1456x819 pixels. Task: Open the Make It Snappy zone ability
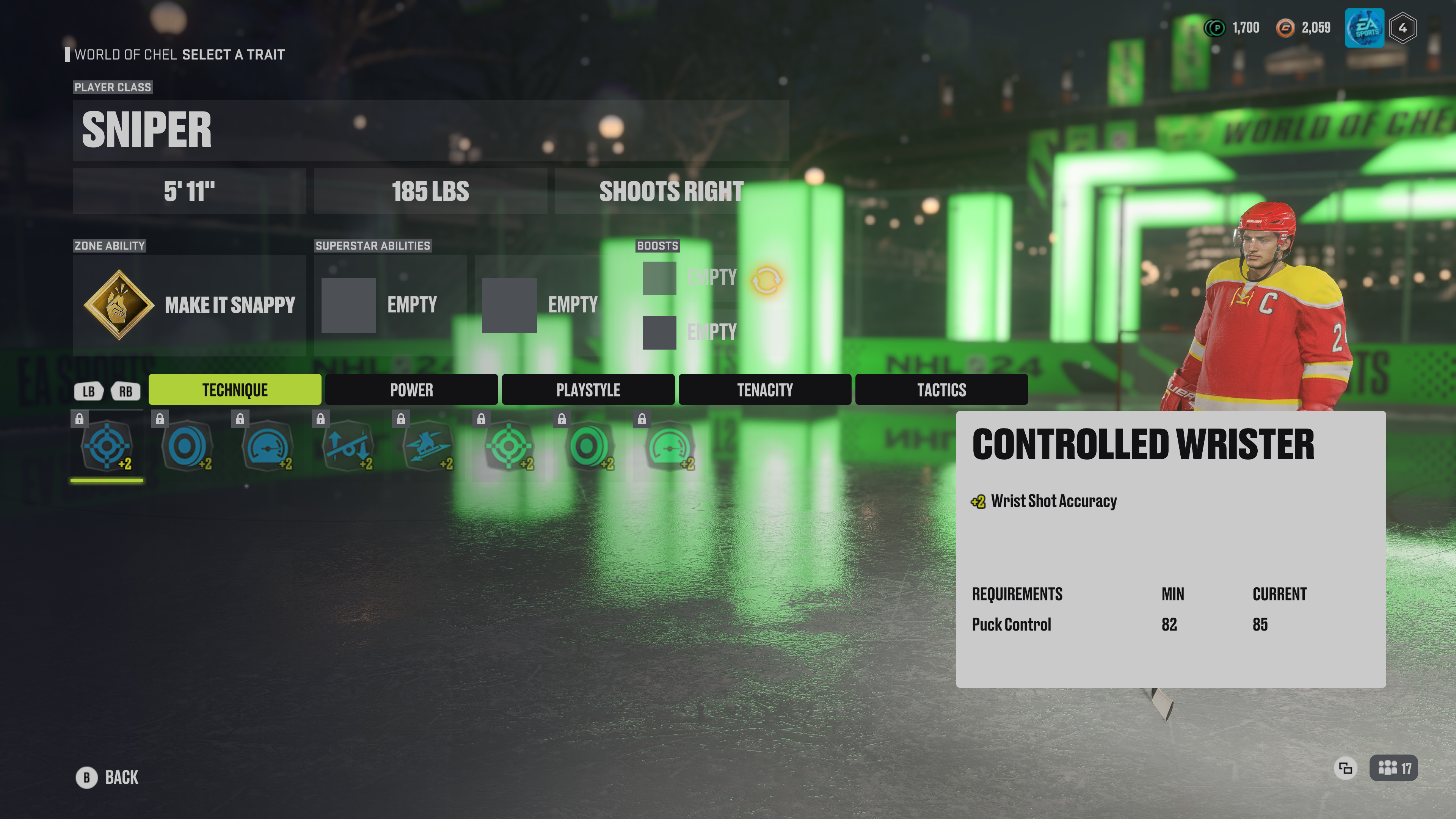point(189,305)
